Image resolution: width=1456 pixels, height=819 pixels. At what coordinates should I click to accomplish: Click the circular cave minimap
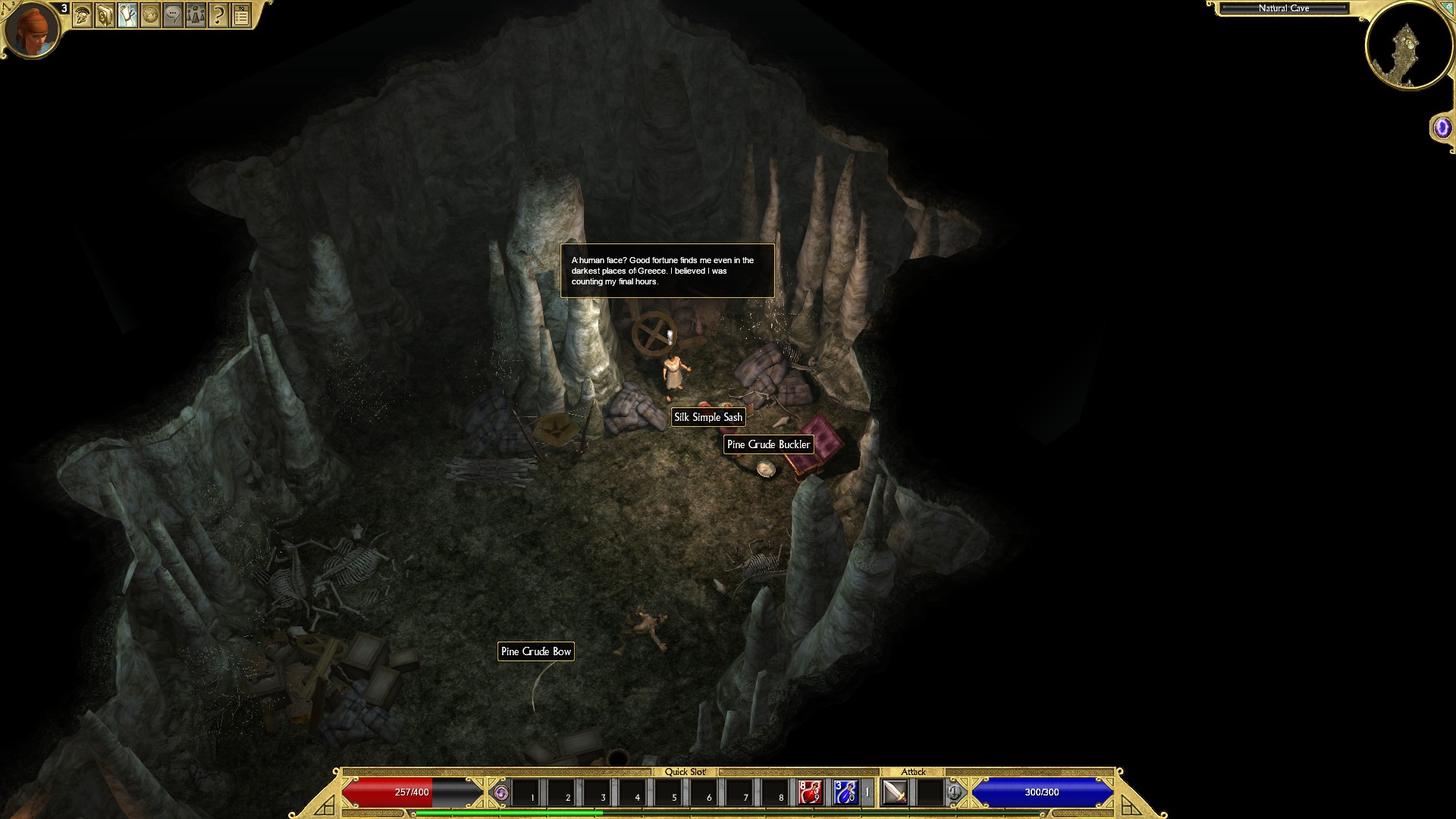[1409, 45]
